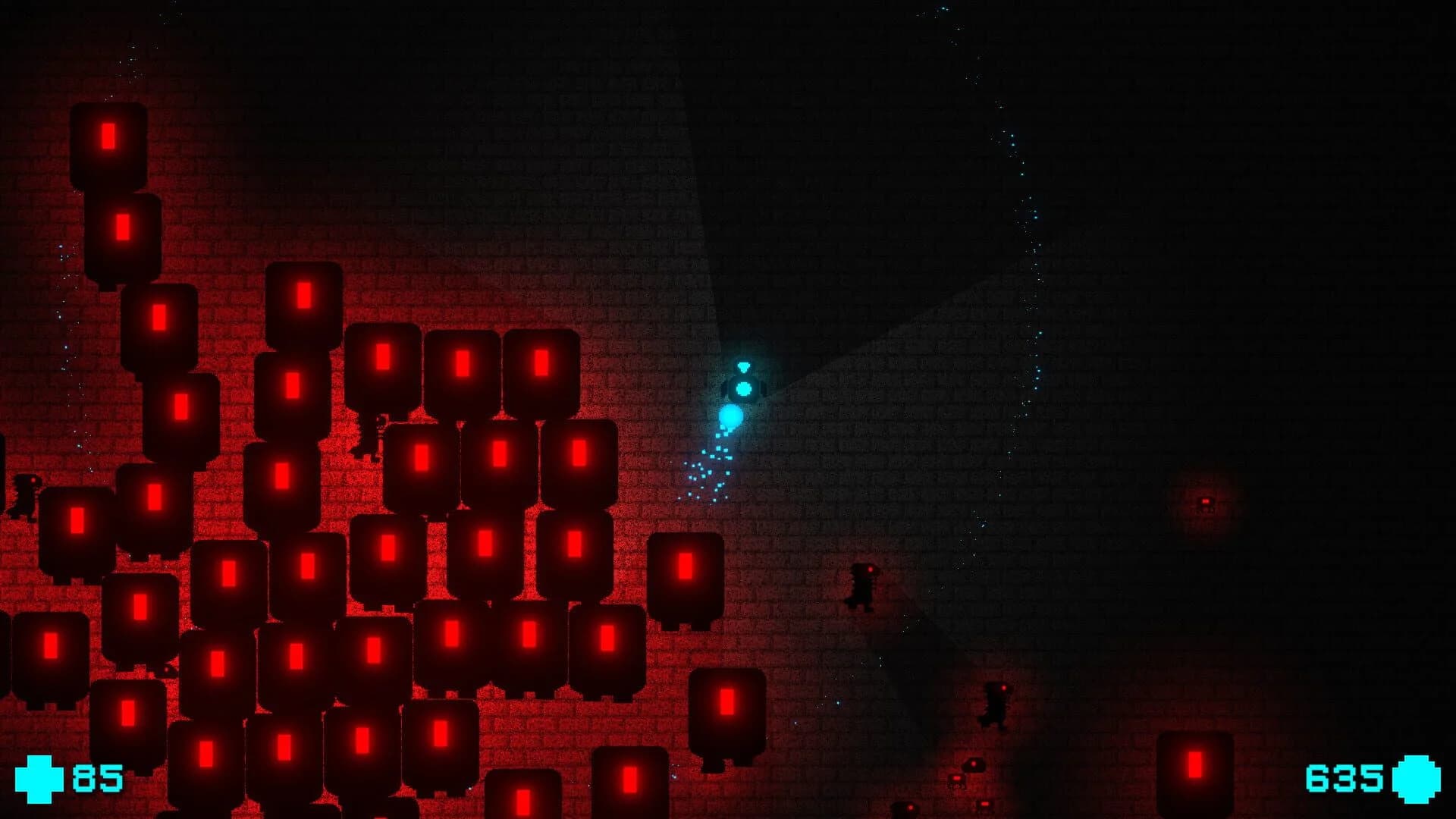This screenshot has height=819, width=1456.
Task: Click the enemy standing among the red blocks
Action: tap(372, 447)
